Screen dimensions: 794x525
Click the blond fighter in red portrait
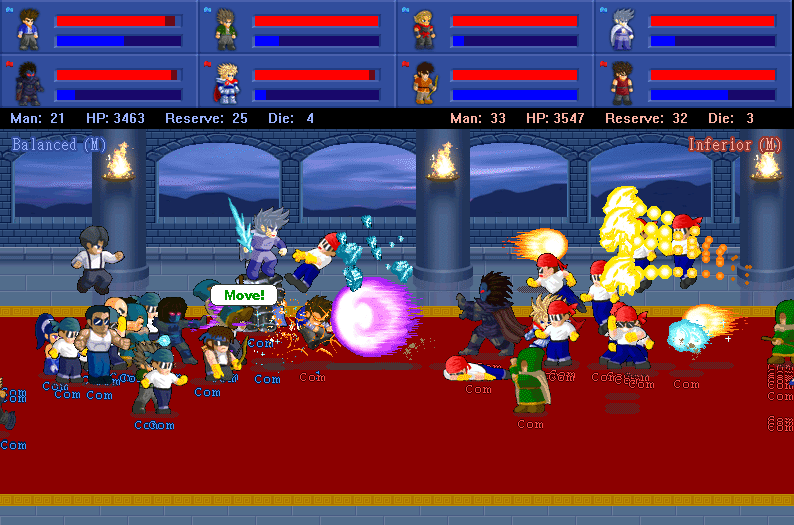(x=424, y=28)
